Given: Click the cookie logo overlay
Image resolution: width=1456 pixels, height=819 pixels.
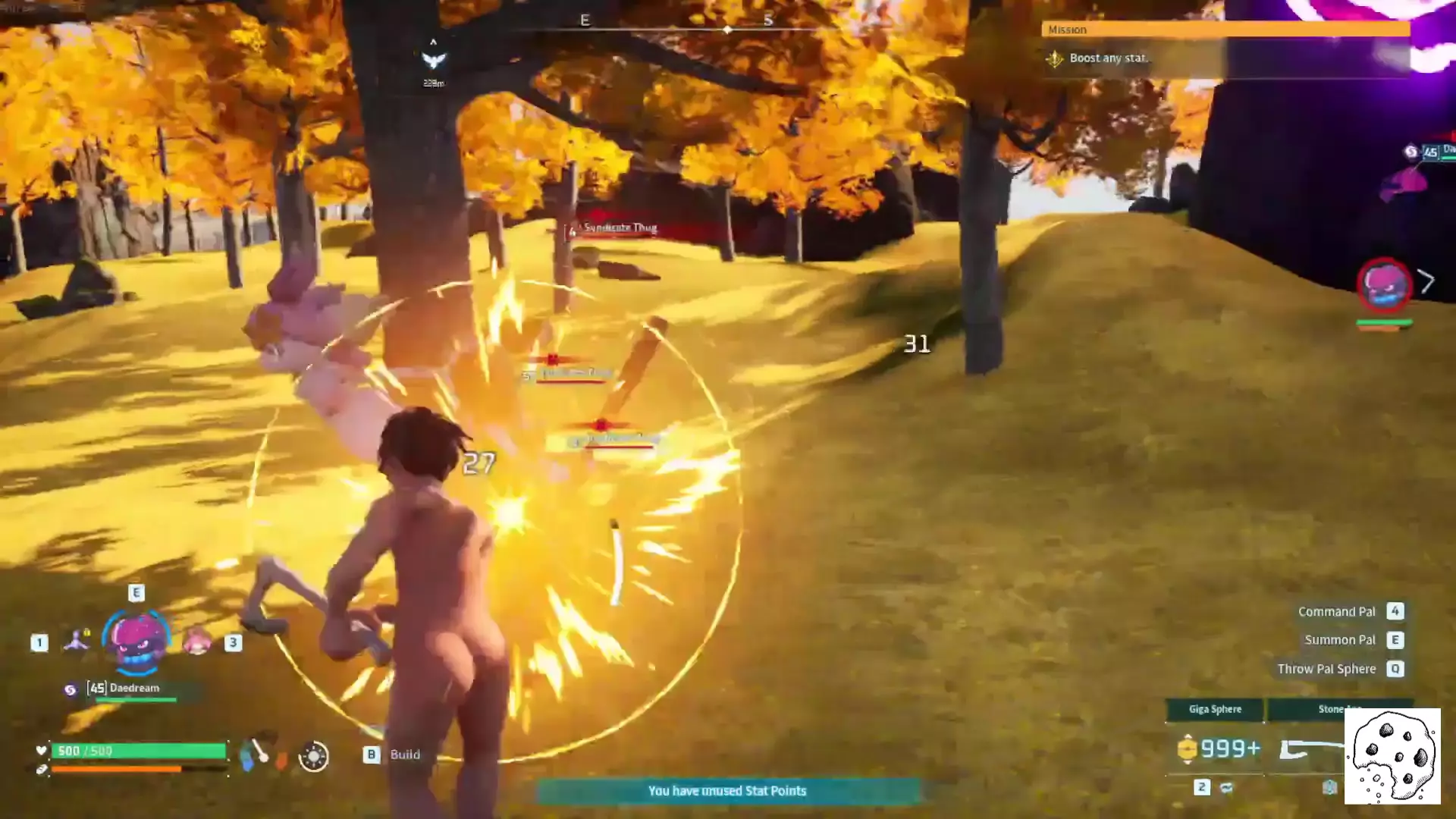Looking at the screenshot, I should 1392,756.
